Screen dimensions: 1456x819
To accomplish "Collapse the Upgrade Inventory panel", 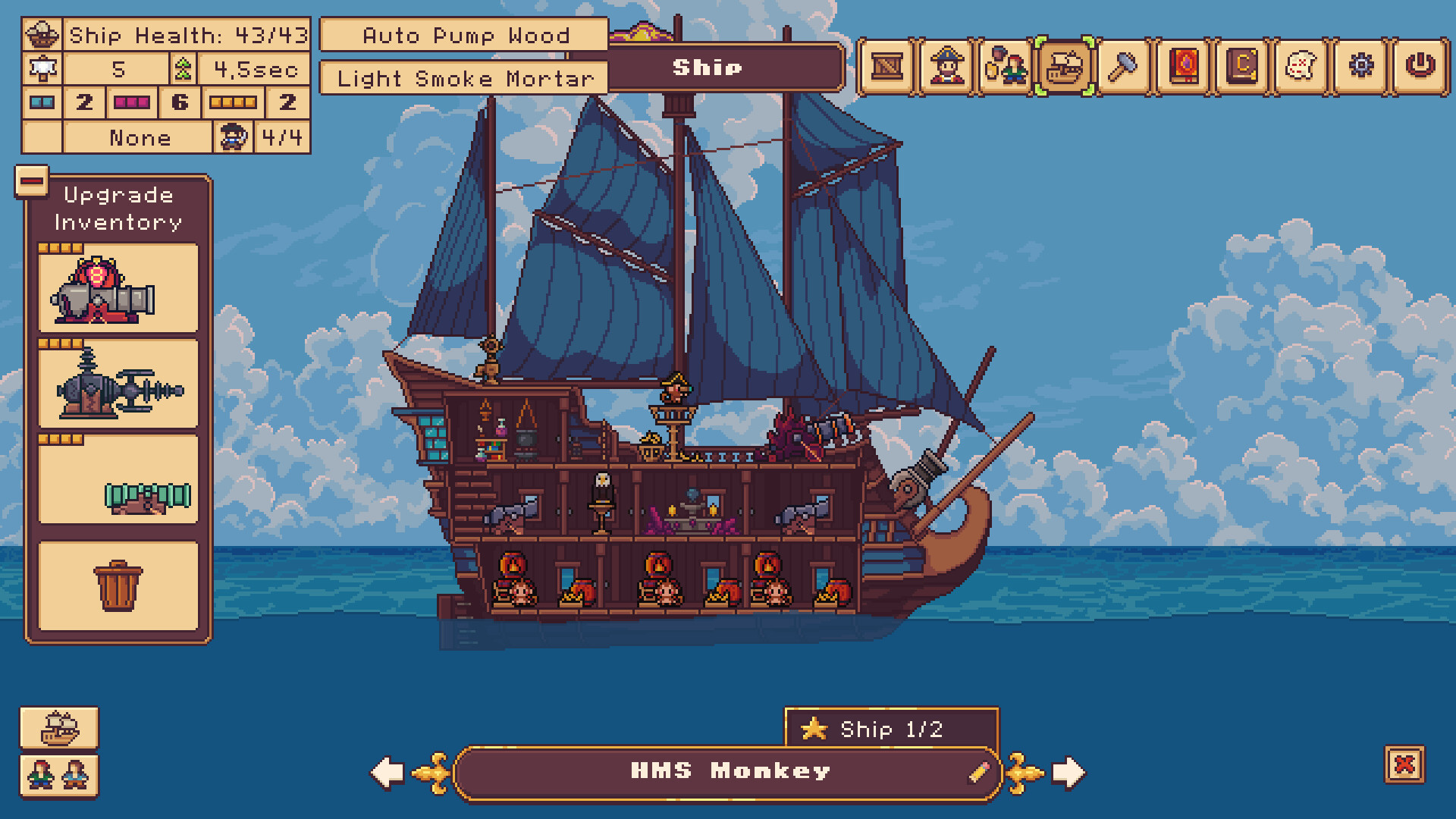I will (x=31, y=180).
